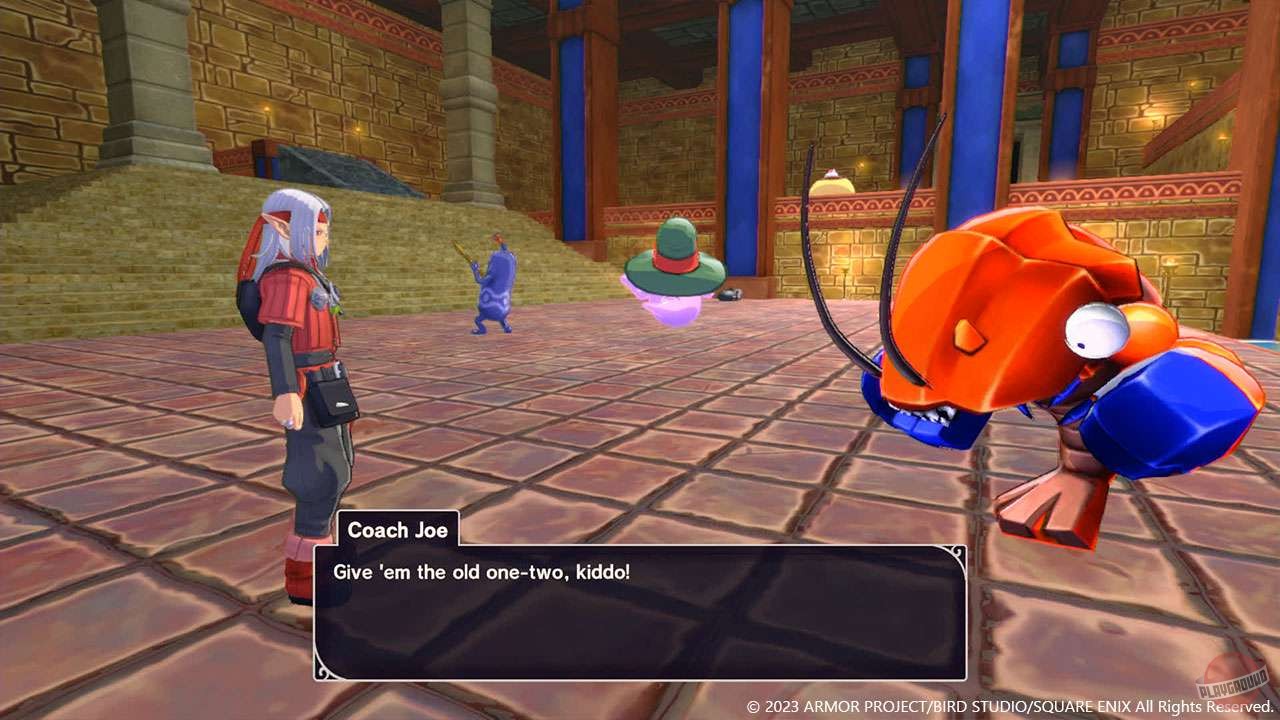
Task: Click the Coach Joe name tag
Action: [x=398, y=530]
